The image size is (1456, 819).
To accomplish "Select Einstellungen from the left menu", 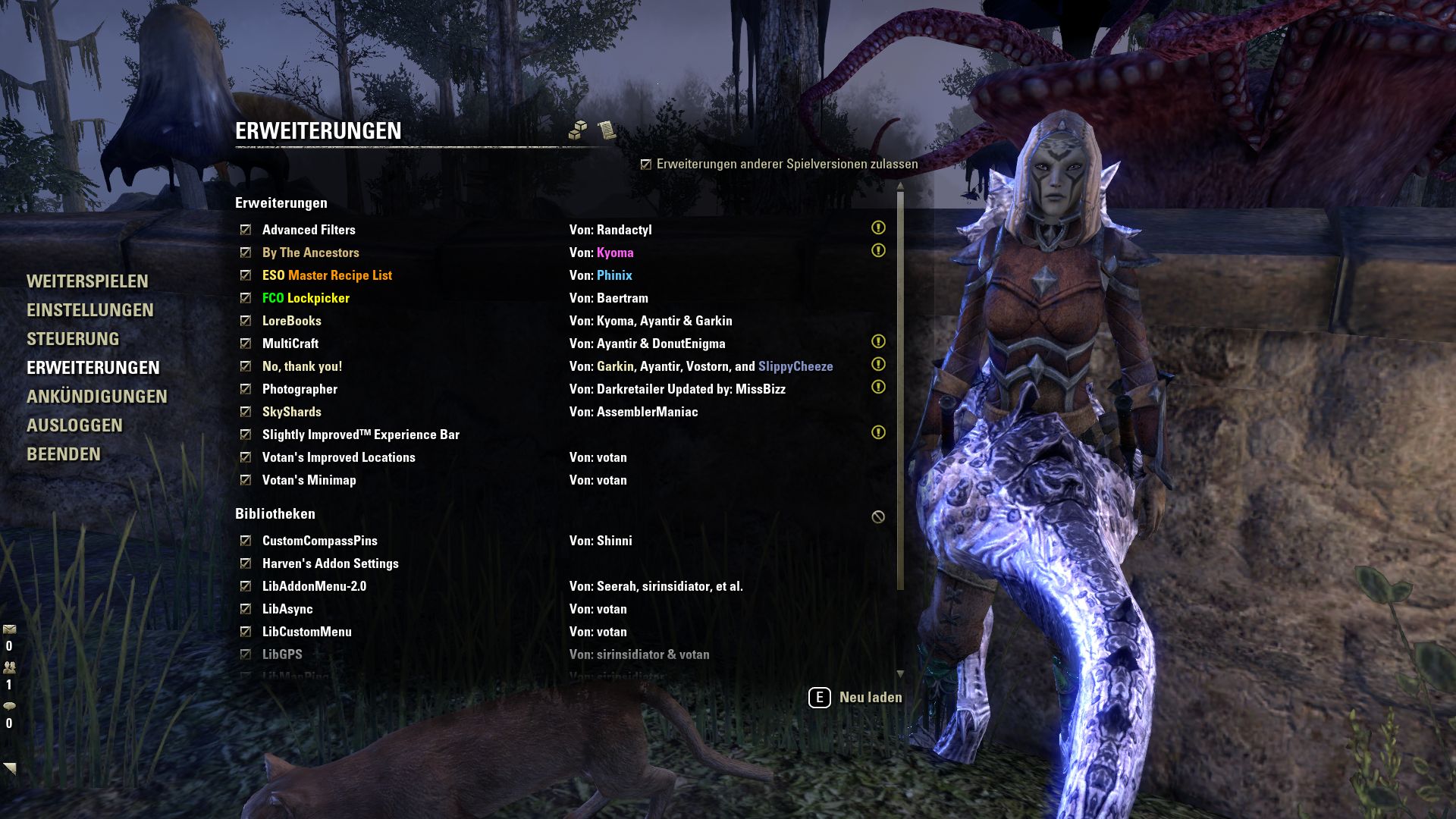I will tap(91, 310).
